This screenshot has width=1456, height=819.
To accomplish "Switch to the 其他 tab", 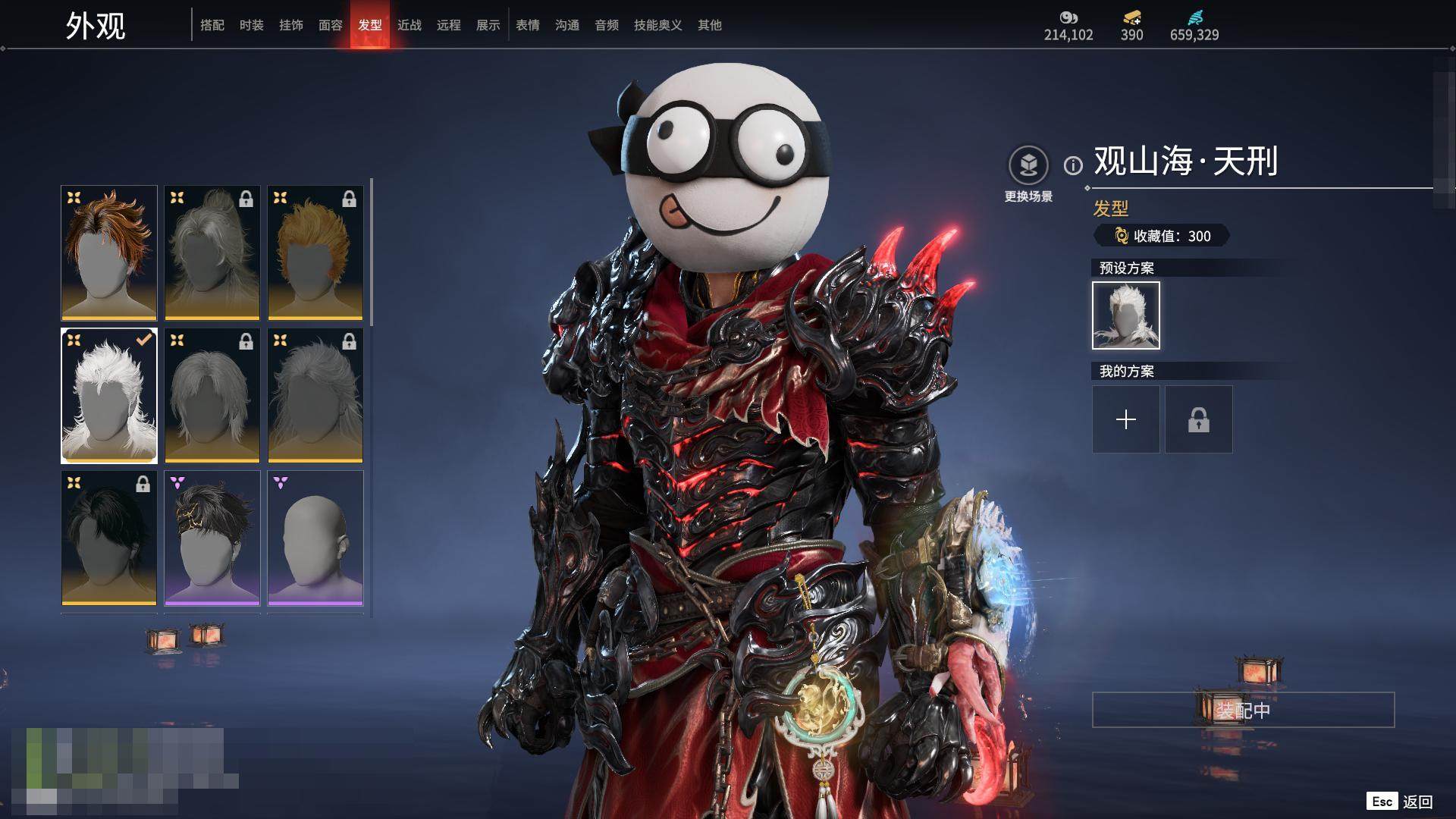I will point(710,25).
